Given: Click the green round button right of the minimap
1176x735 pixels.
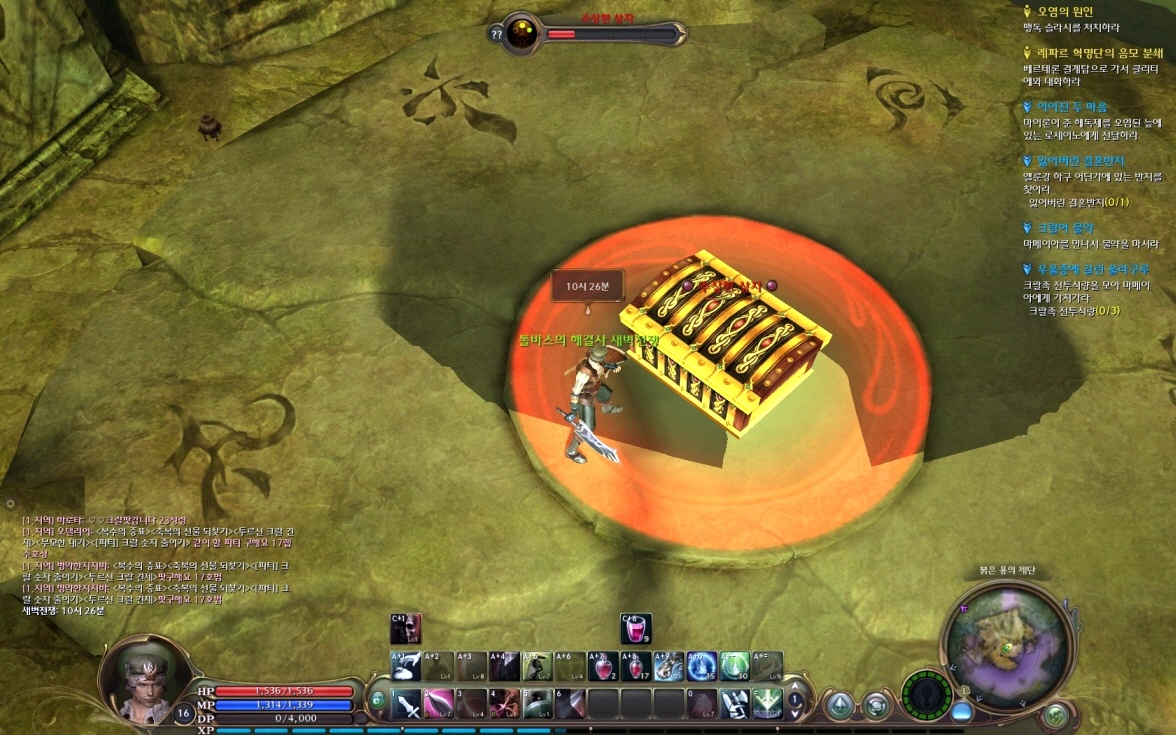Looking at the screenshot, I should pos(1055,715).
